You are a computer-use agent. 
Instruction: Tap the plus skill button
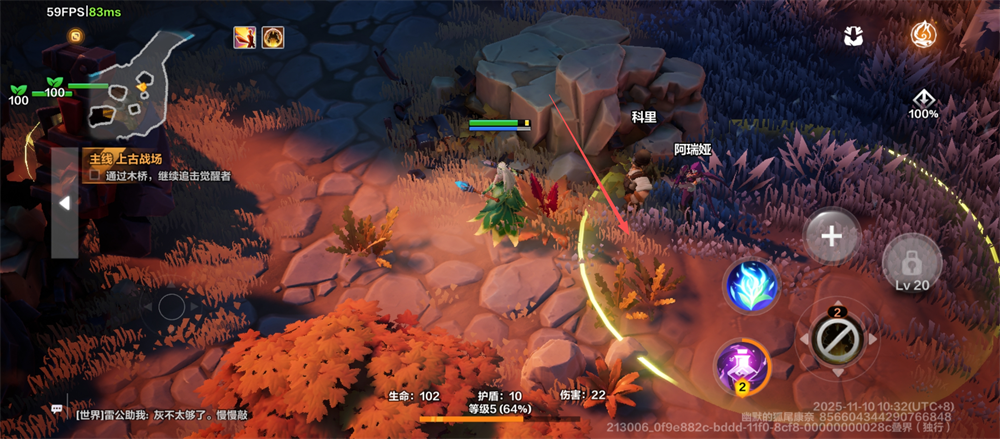(832, 237)
